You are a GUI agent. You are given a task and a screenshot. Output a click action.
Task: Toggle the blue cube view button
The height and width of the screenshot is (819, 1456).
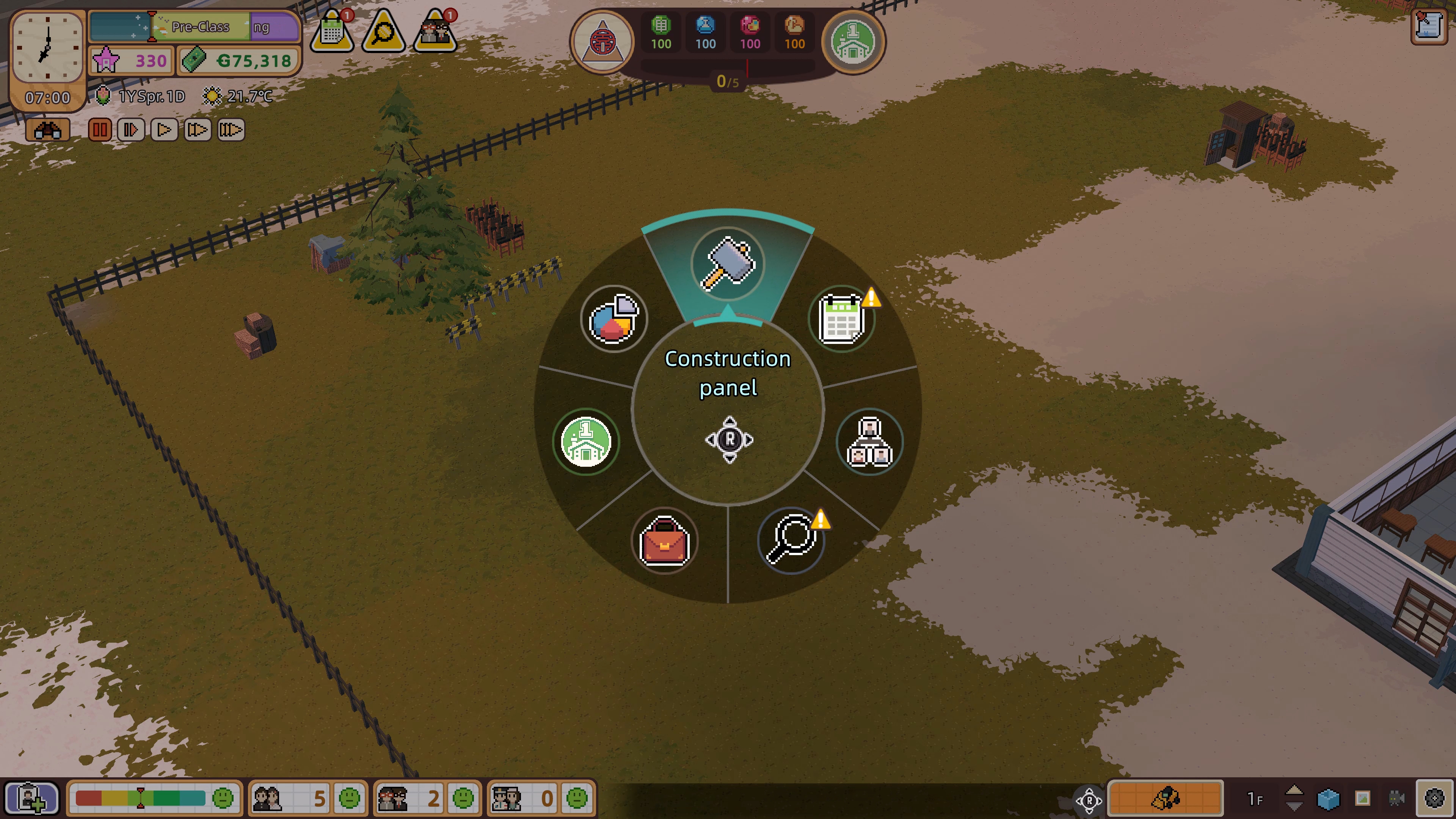1328,799
